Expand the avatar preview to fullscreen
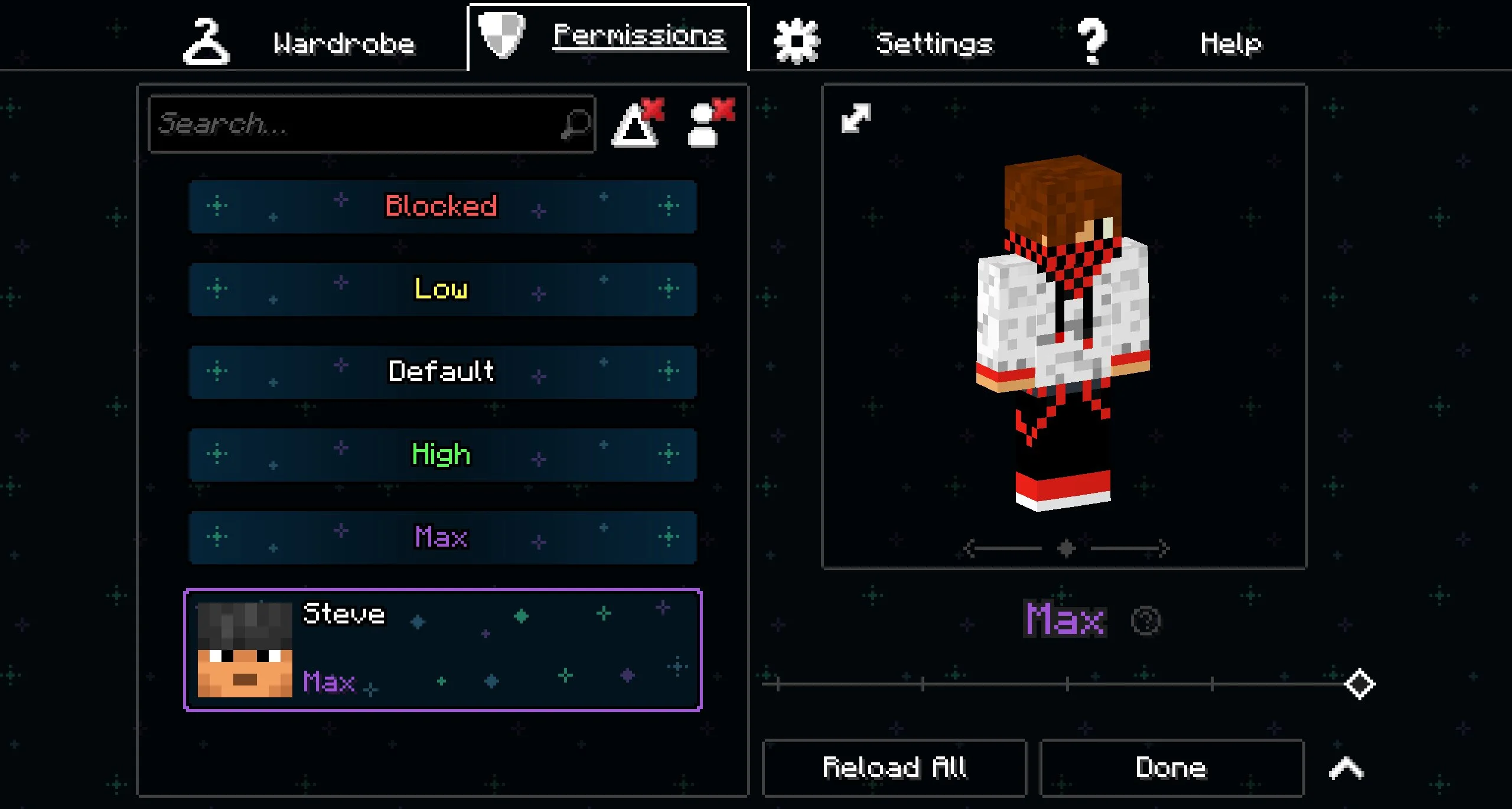 [x=856, y=118]
